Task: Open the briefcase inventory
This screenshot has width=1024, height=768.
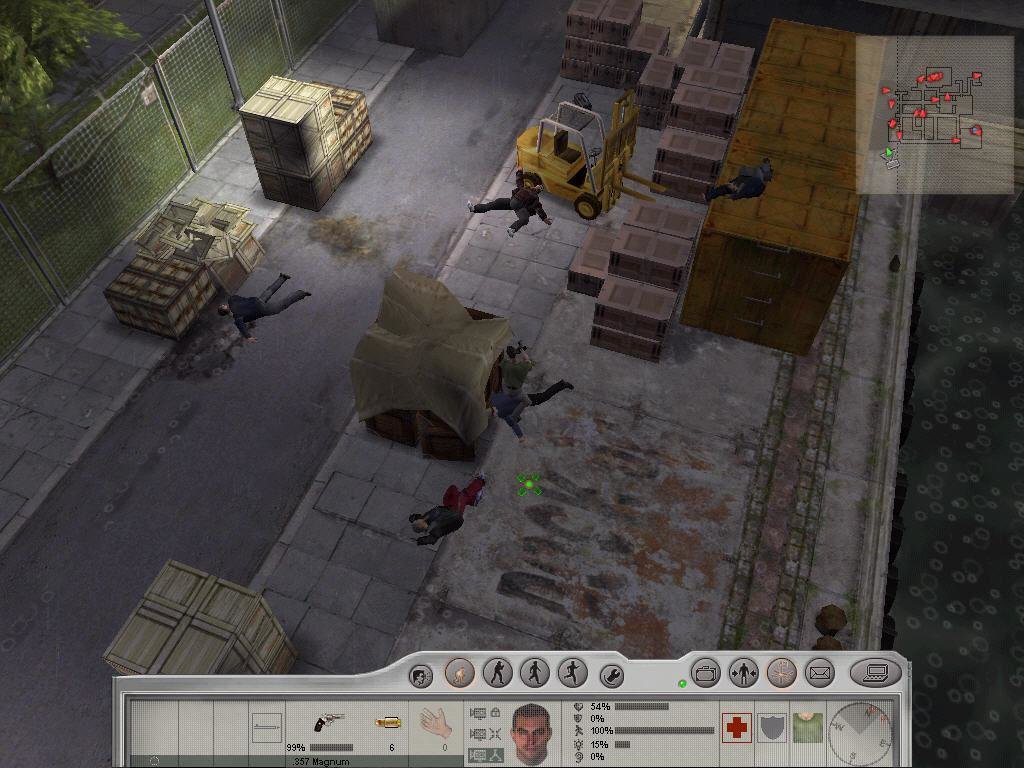Action: 706,673
